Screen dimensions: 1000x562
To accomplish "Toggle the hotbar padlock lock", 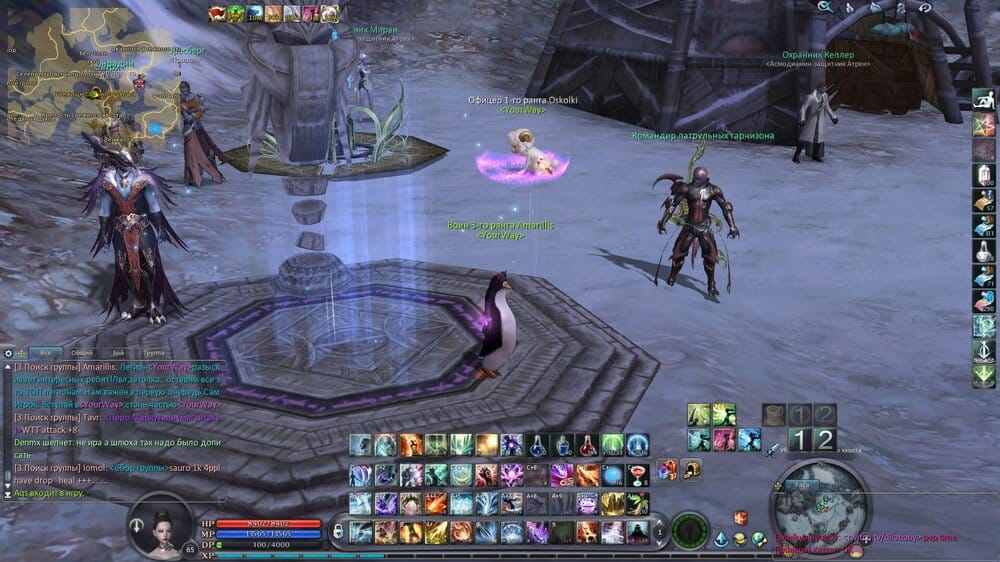I will (338, 528).
